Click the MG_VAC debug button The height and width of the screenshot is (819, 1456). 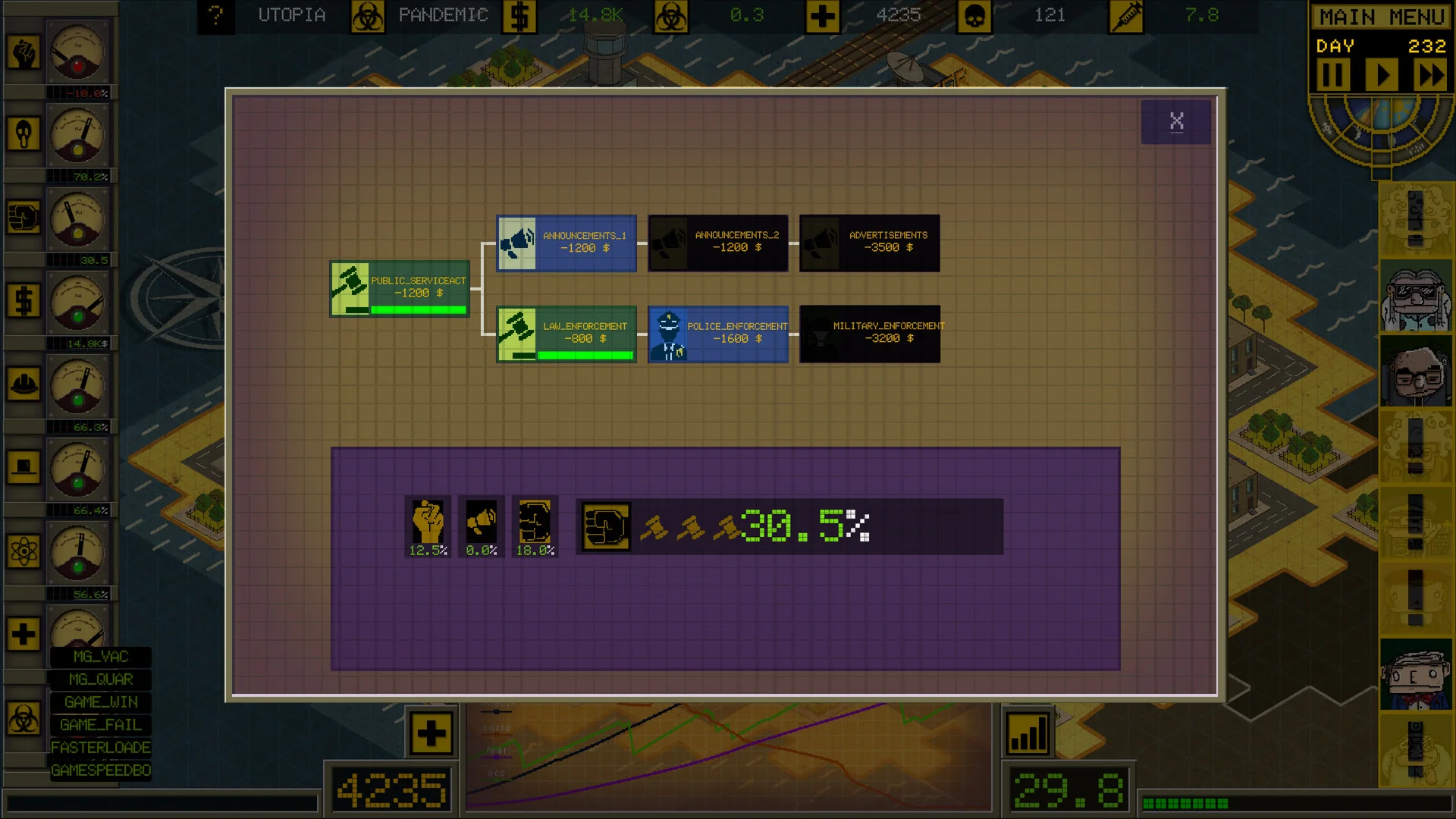[101, 657]
